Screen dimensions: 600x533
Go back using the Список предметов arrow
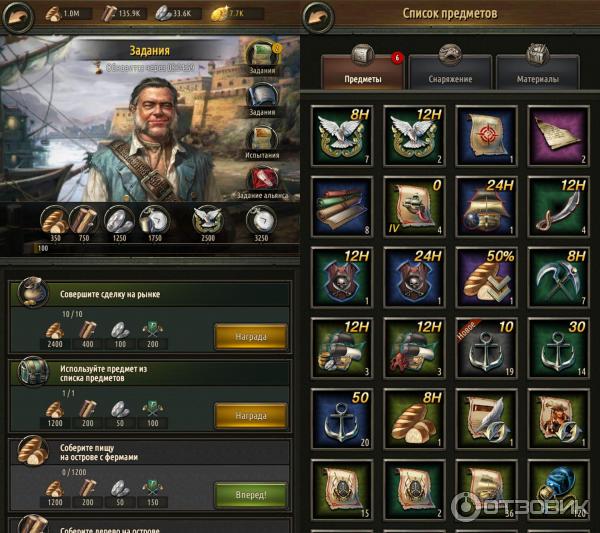tap(319, 16)
